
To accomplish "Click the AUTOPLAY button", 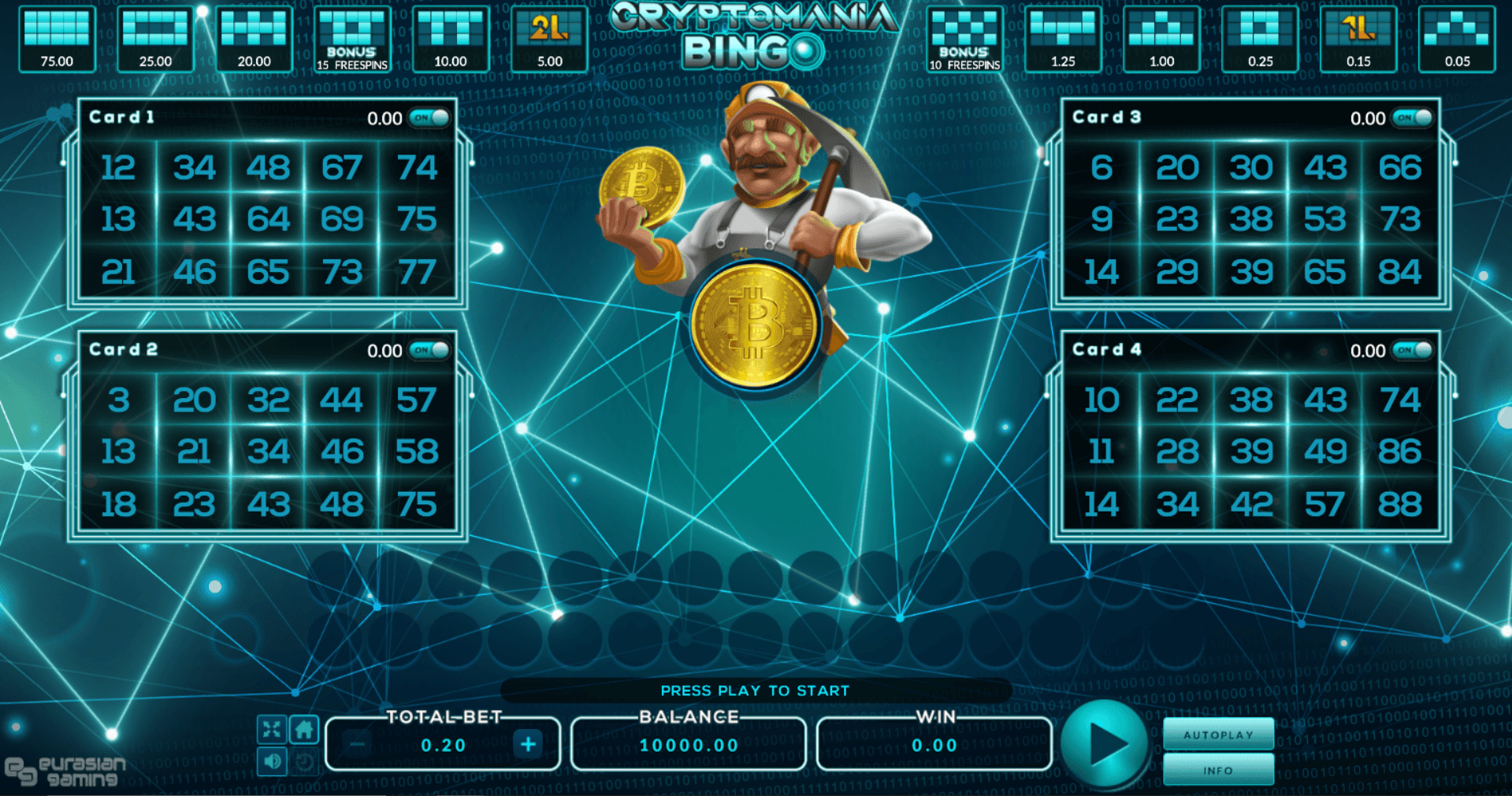I will pos(1218,734).
